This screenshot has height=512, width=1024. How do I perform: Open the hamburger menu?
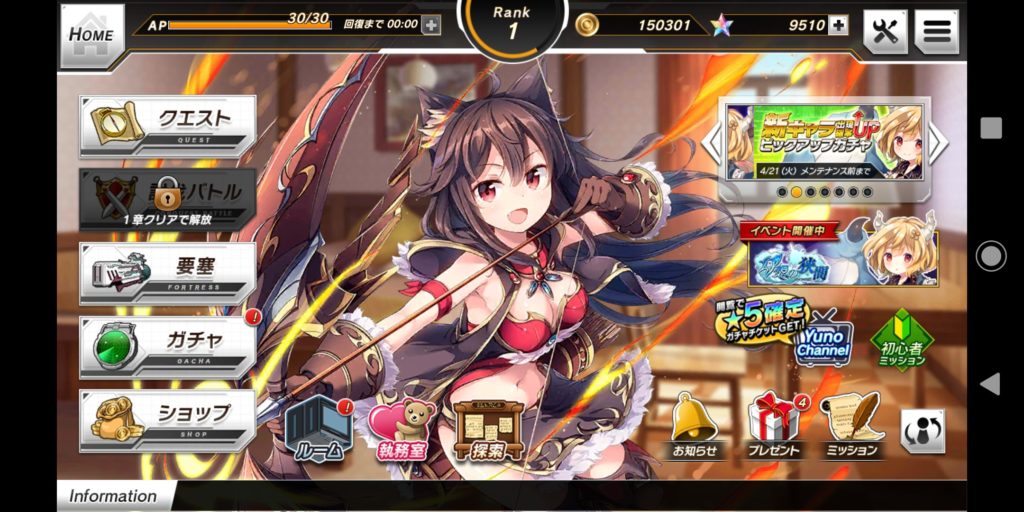tap(936, 32)
